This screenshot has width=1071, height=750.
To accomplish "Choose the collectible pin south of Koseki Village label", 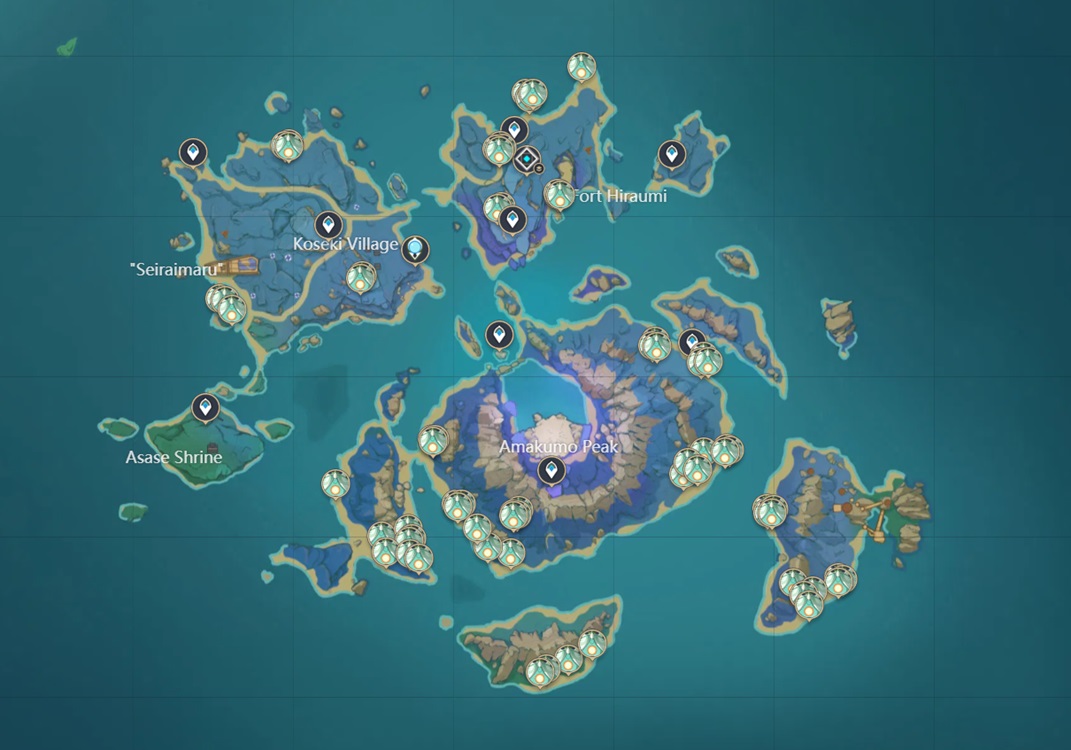I will coord(360,277).
